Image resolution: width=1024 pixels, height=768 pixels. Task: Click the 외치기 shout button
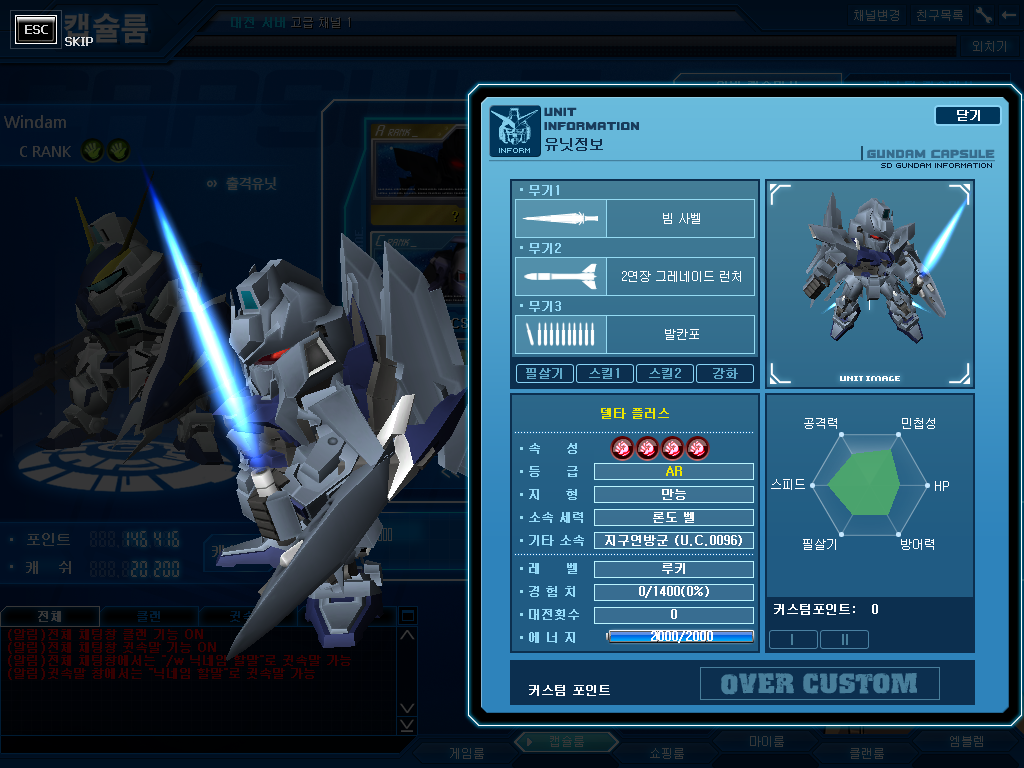[x=989, y=46]
